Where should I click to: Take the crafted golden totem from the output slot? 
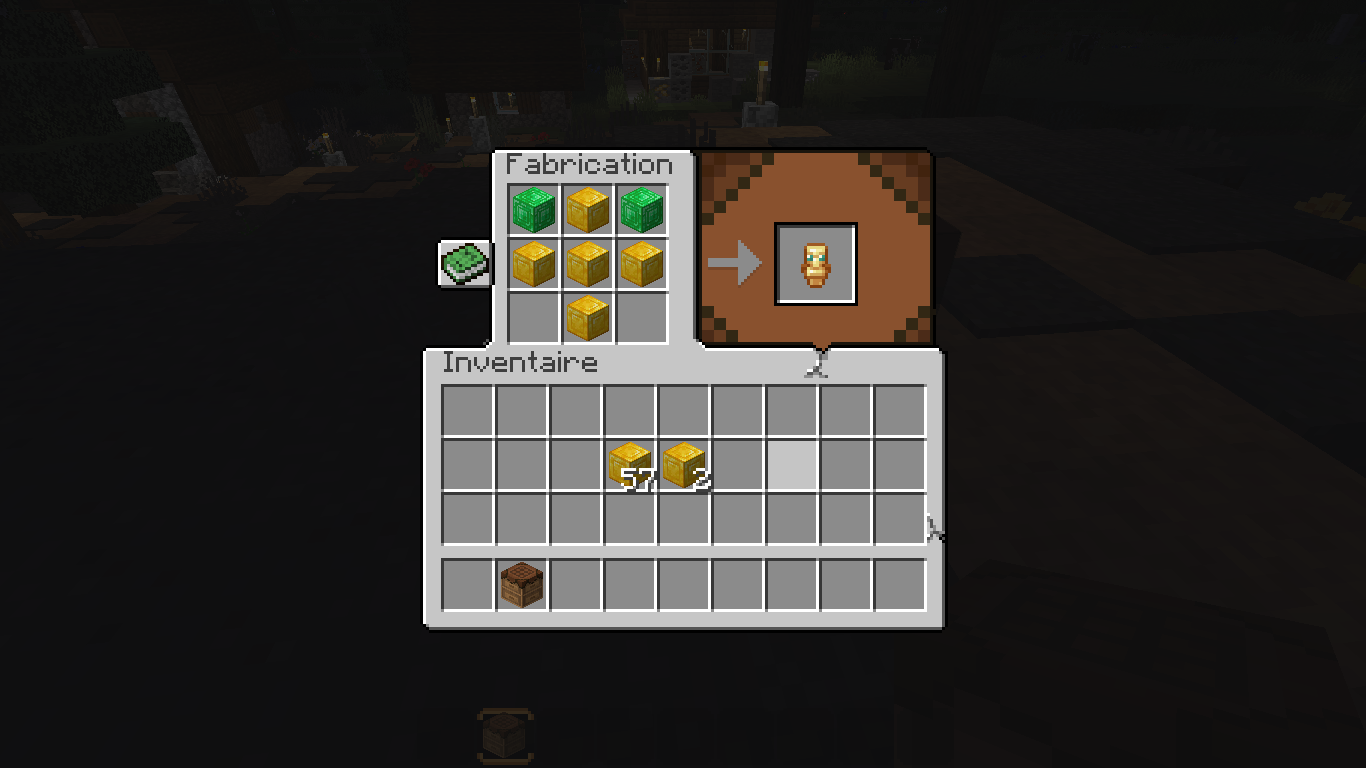pos(817,262)
